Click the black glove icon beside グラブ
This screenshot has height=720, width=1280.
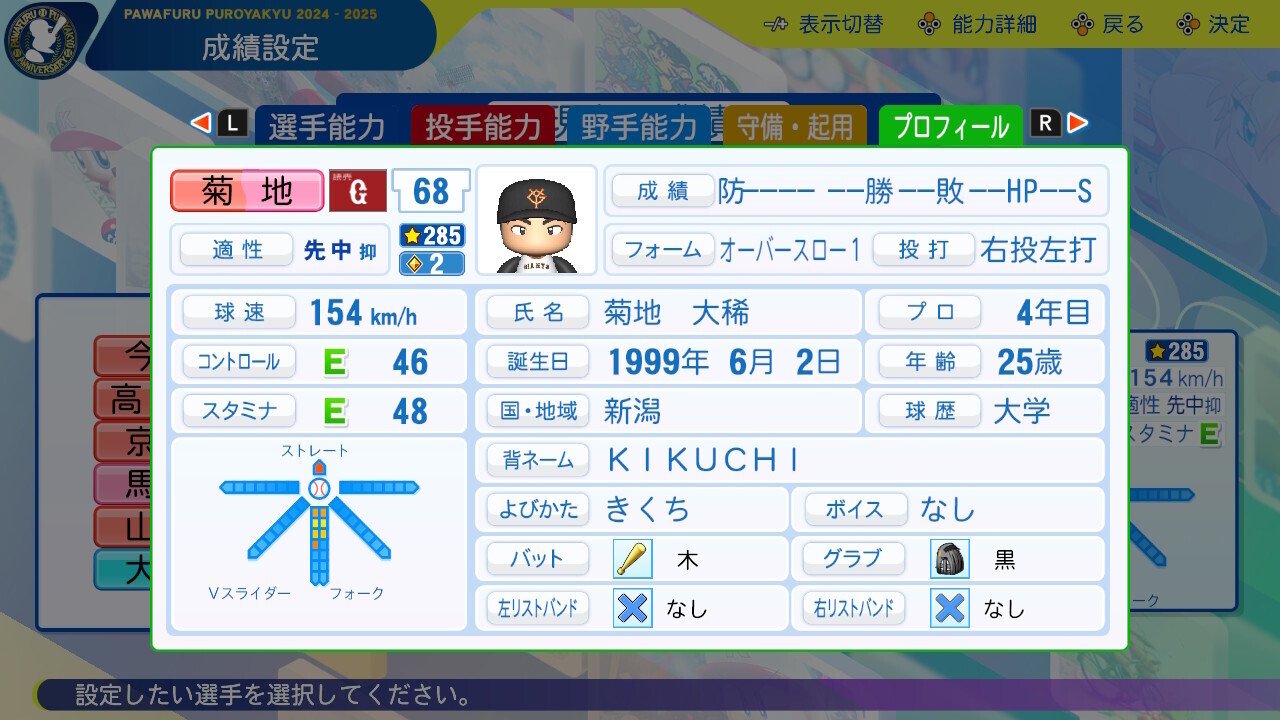point(948,558)
